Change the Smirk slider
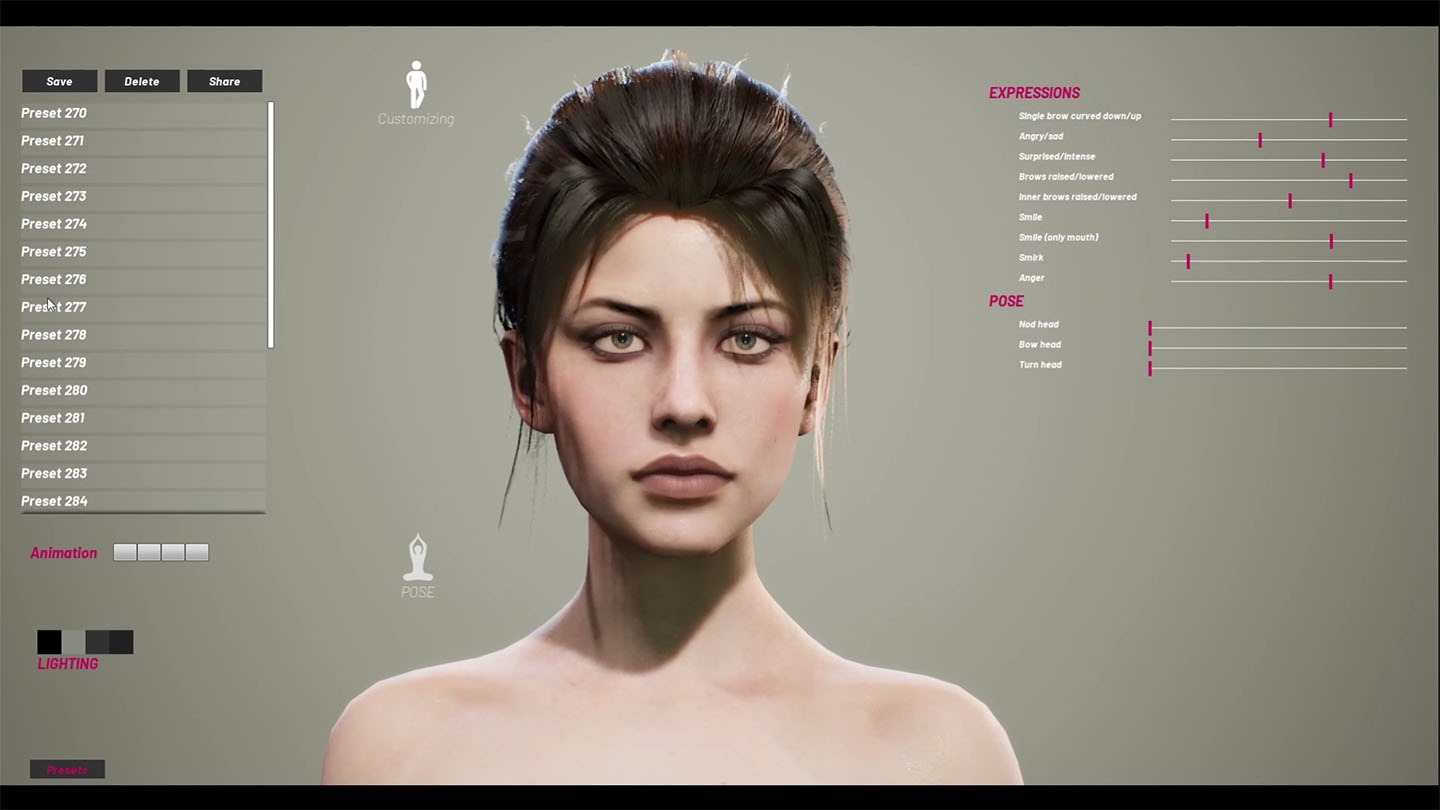This screenshot has width=1440, height=810. pos(1188,261)
